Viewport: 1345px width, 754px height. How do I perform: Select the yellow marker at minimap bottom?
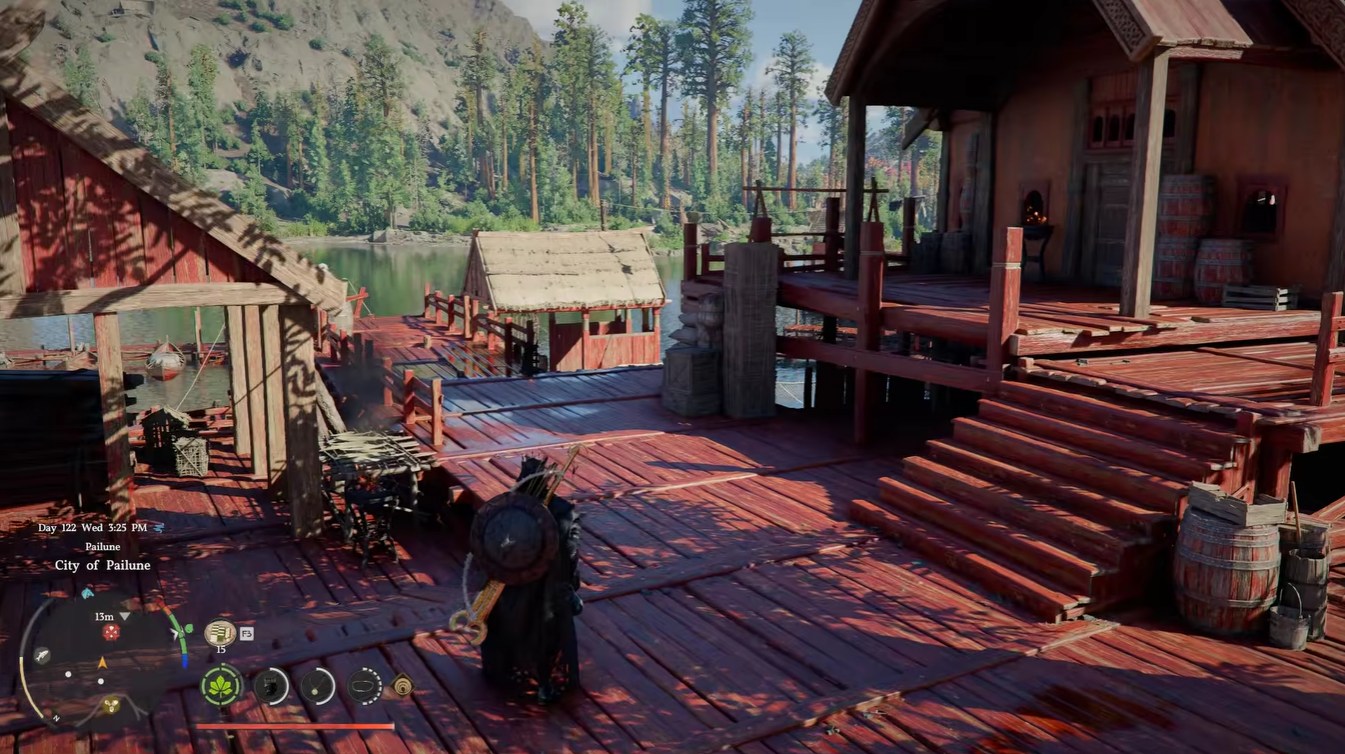click(x=110, y=705)
